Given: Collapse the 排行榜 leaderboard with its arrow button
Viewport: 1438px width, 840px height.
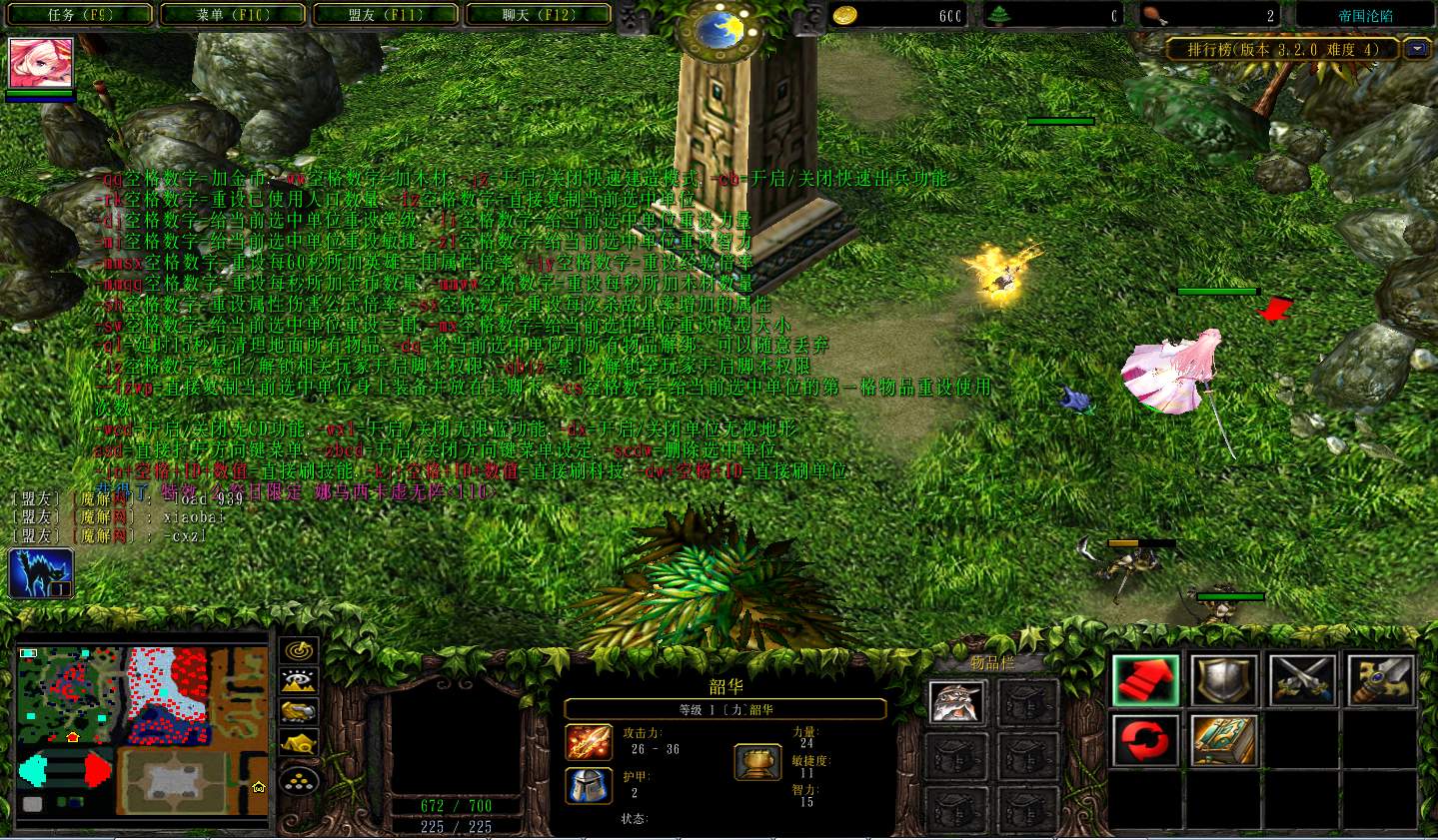Looking at the screenshot, I should pos(1417,49).
